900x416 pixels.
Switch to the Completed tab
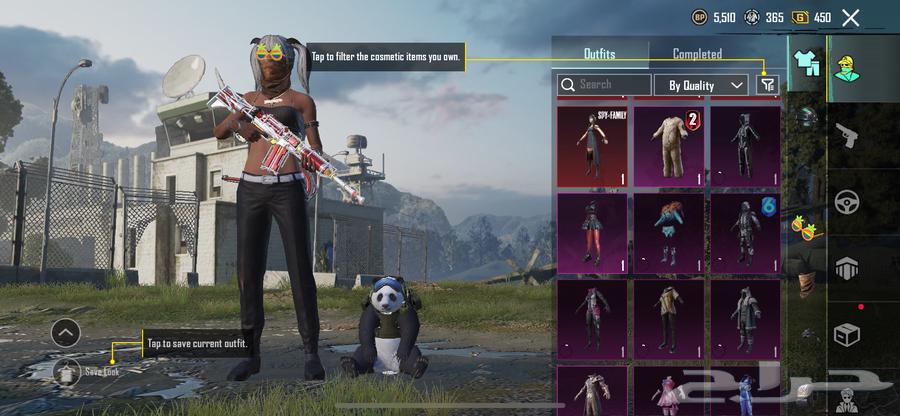697,54
